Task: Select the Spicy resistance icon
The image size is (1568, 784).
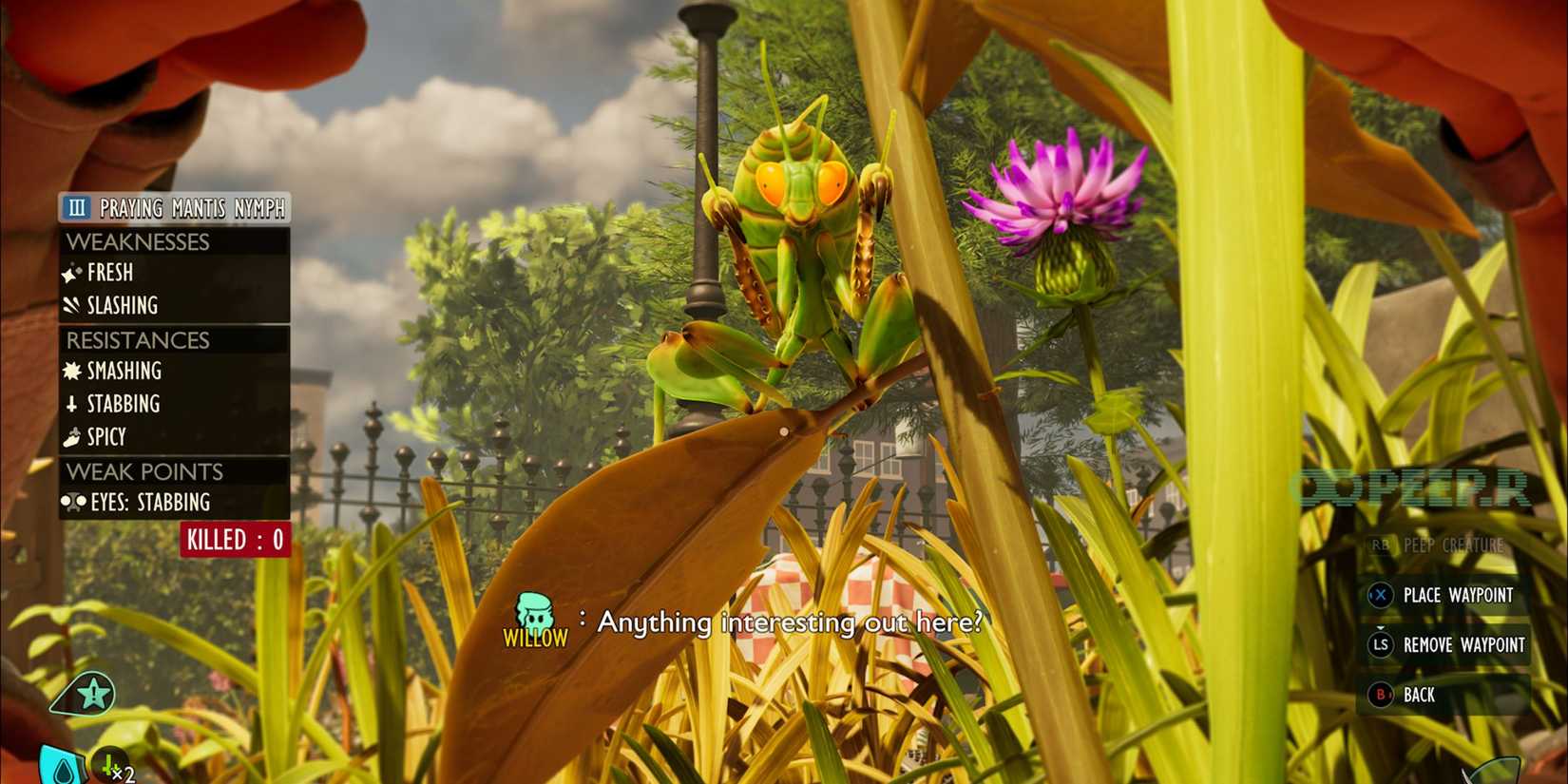Action: (74, 437)
